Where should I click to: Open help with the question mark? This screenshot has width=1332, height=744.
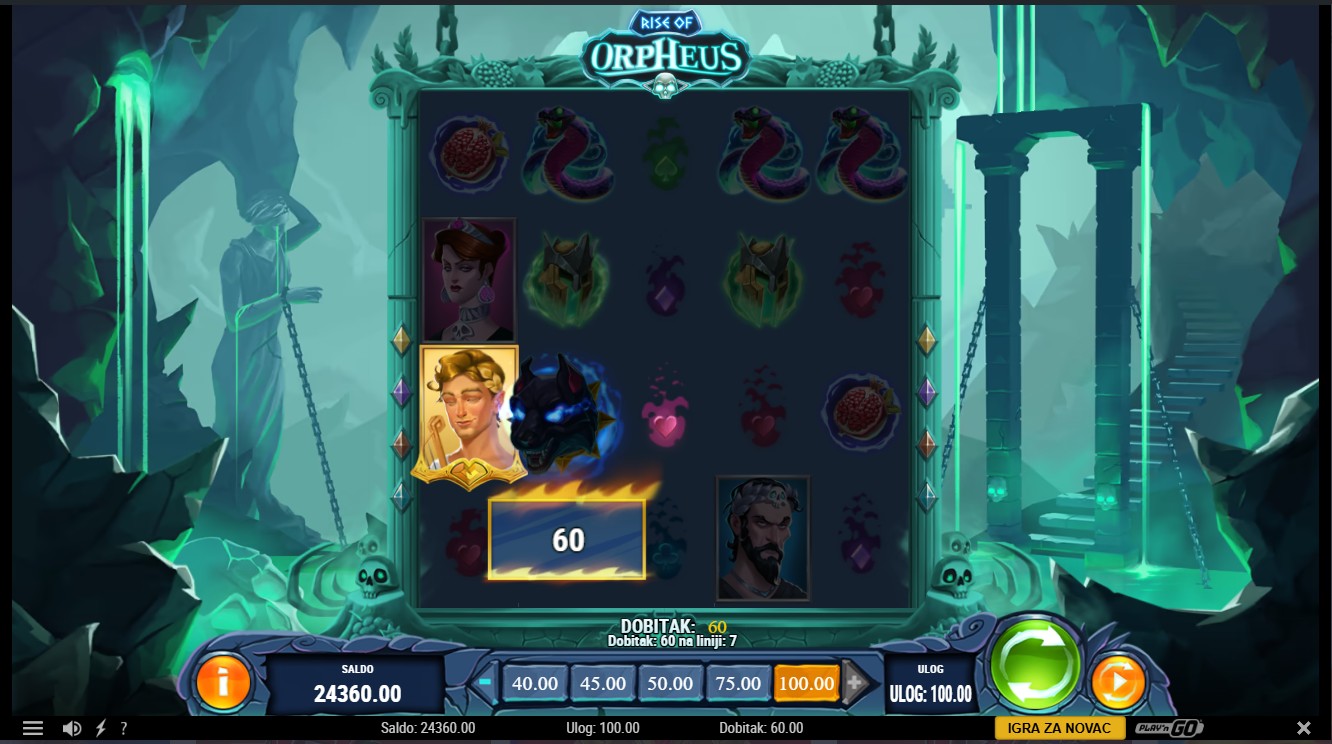tap(124, 728)
